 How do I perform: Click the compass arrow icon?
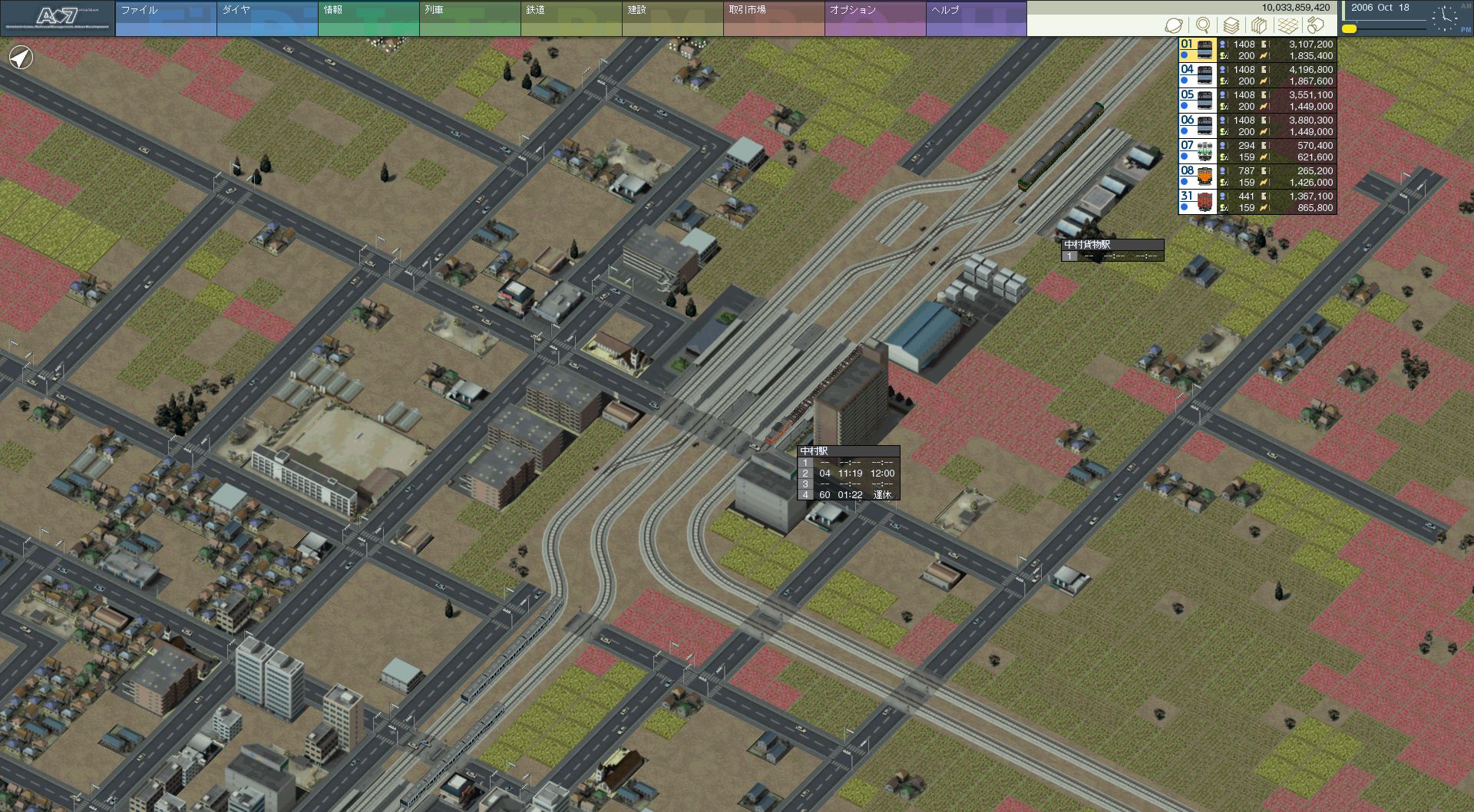[x=21, y=58]
